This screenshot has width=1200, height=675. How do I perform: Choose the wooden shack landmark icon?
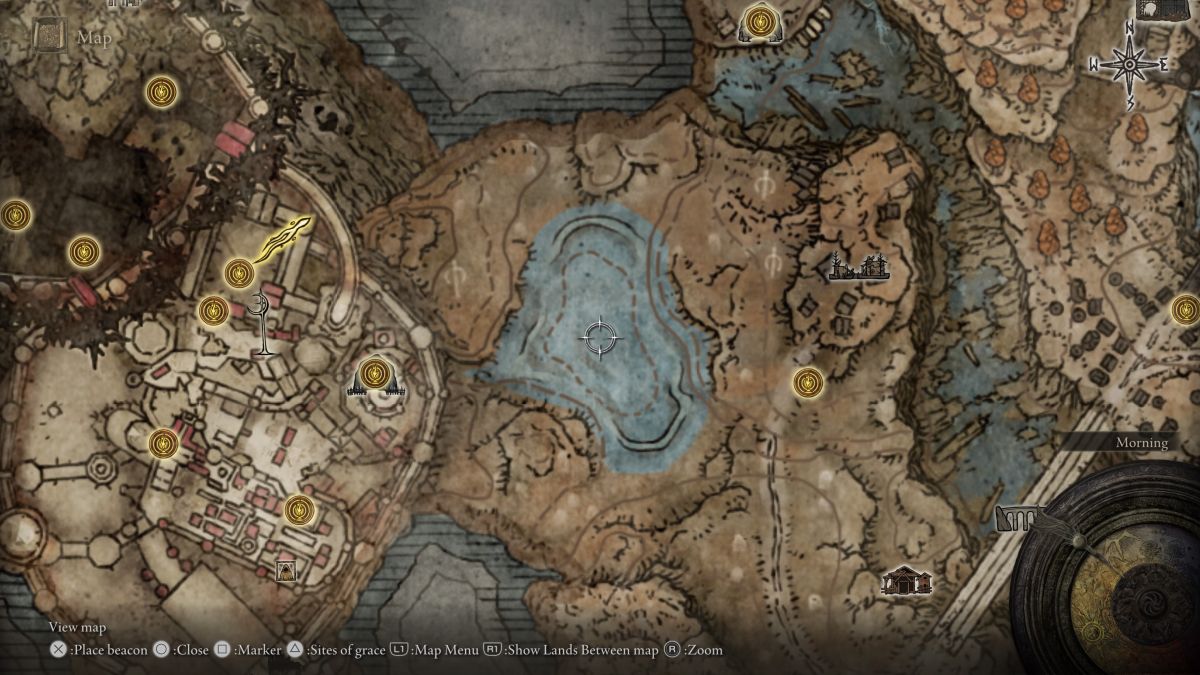(x=906, y=580)
